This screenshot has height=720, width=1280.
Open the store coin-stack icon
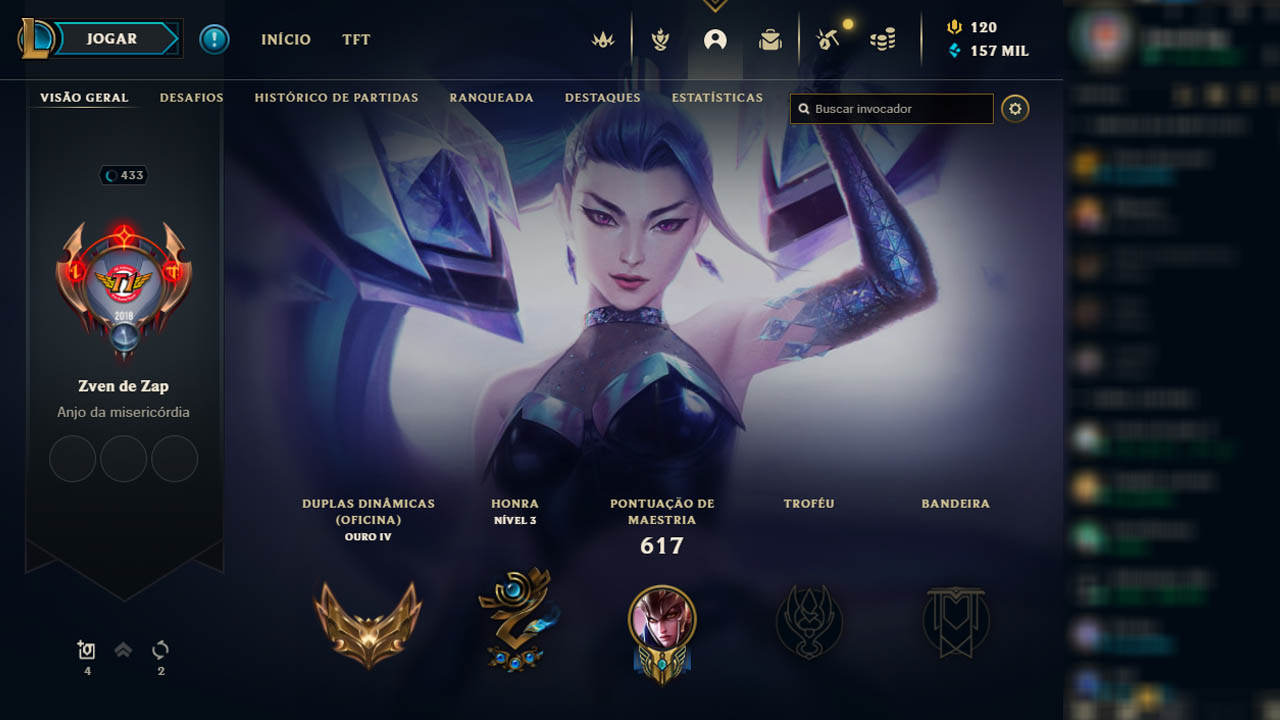[x=883, y=40]
